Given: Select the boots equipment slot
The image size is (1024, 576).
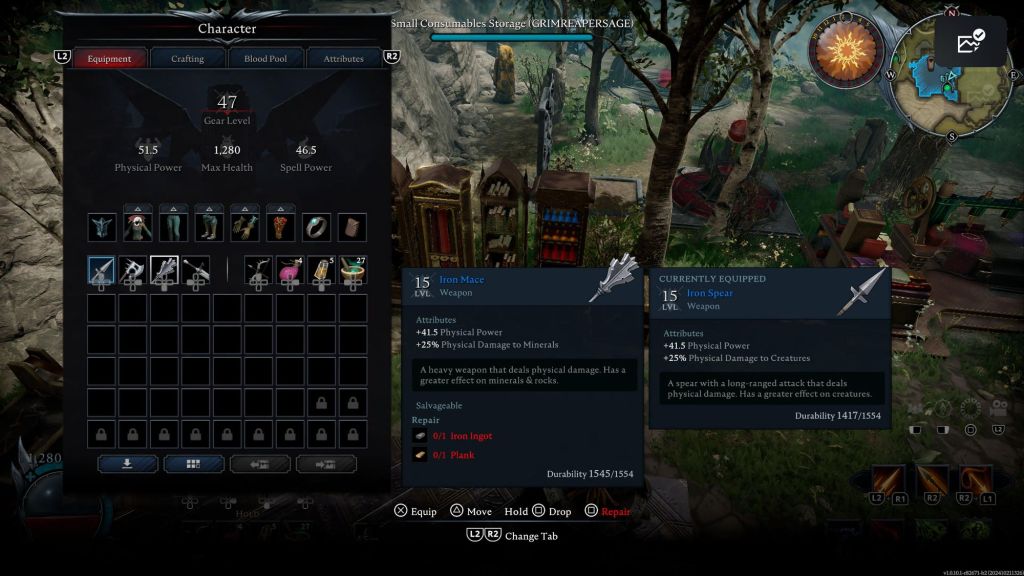Looking at the screenshot, I should coord(209,227).
